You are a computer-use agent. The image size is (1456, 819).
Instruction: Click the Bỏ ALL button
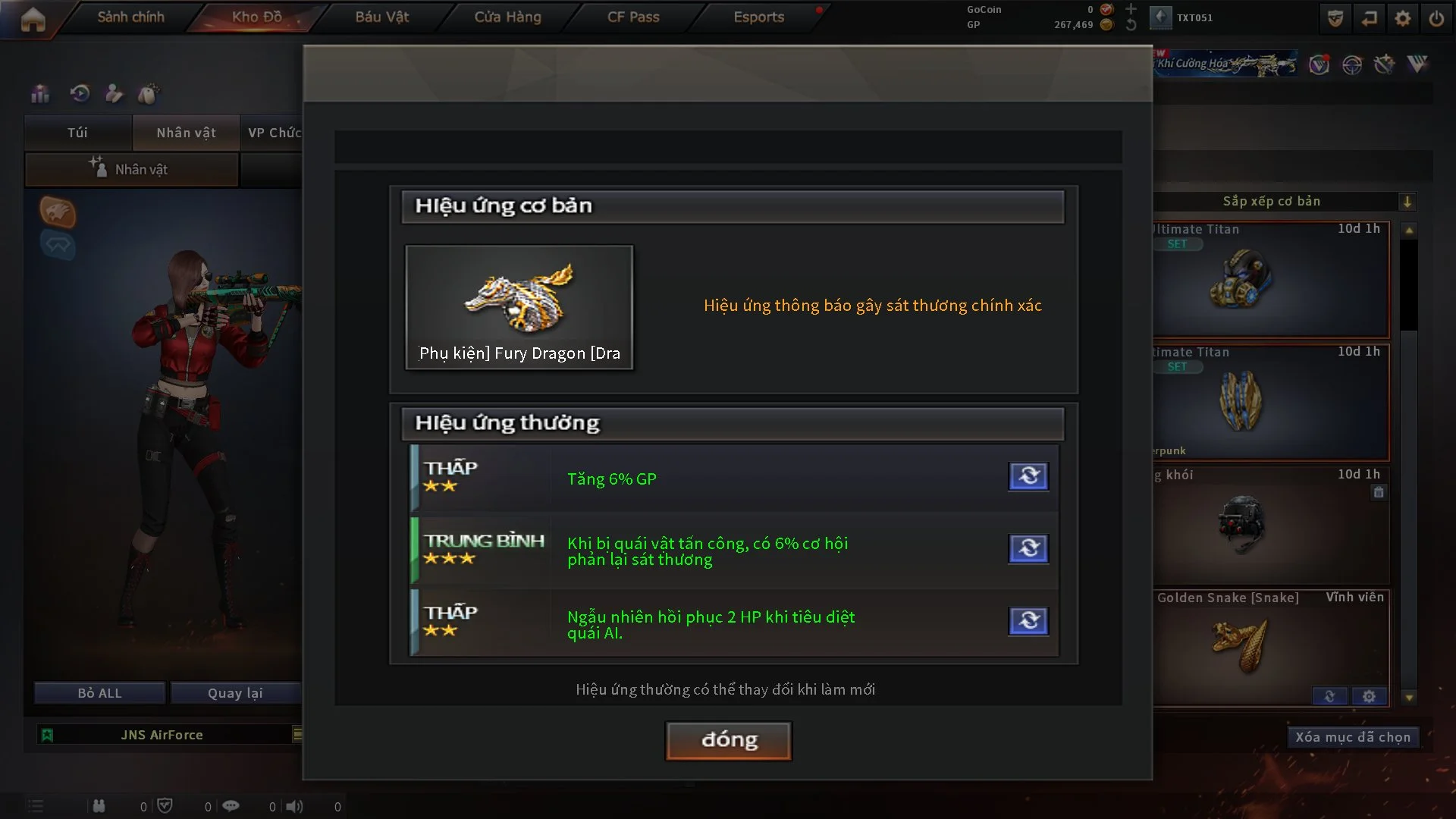pyautogui.click(x=99, y=693)
